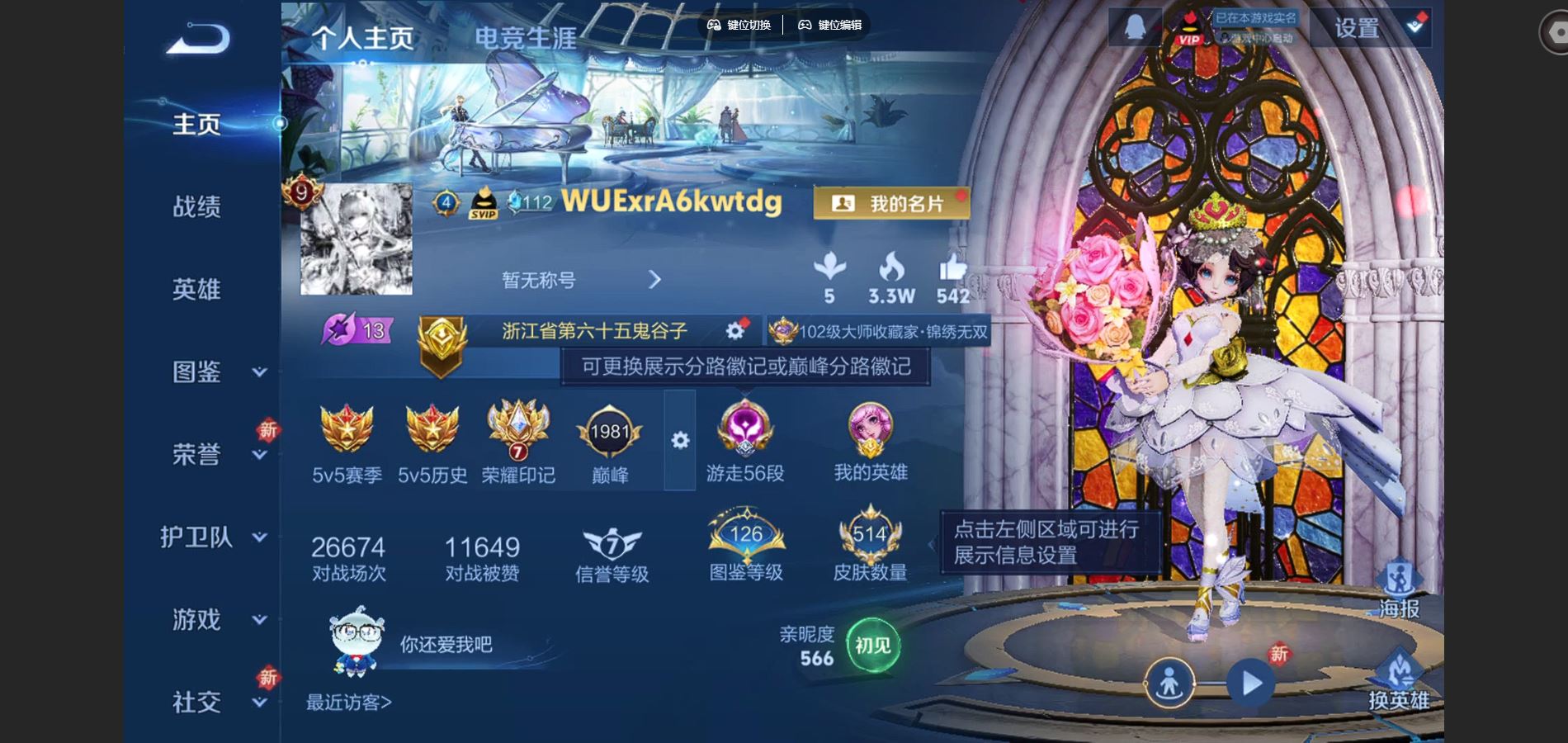
Task: Toggle 键位切换 key binding switch
Action: click(x=739, y=26)
